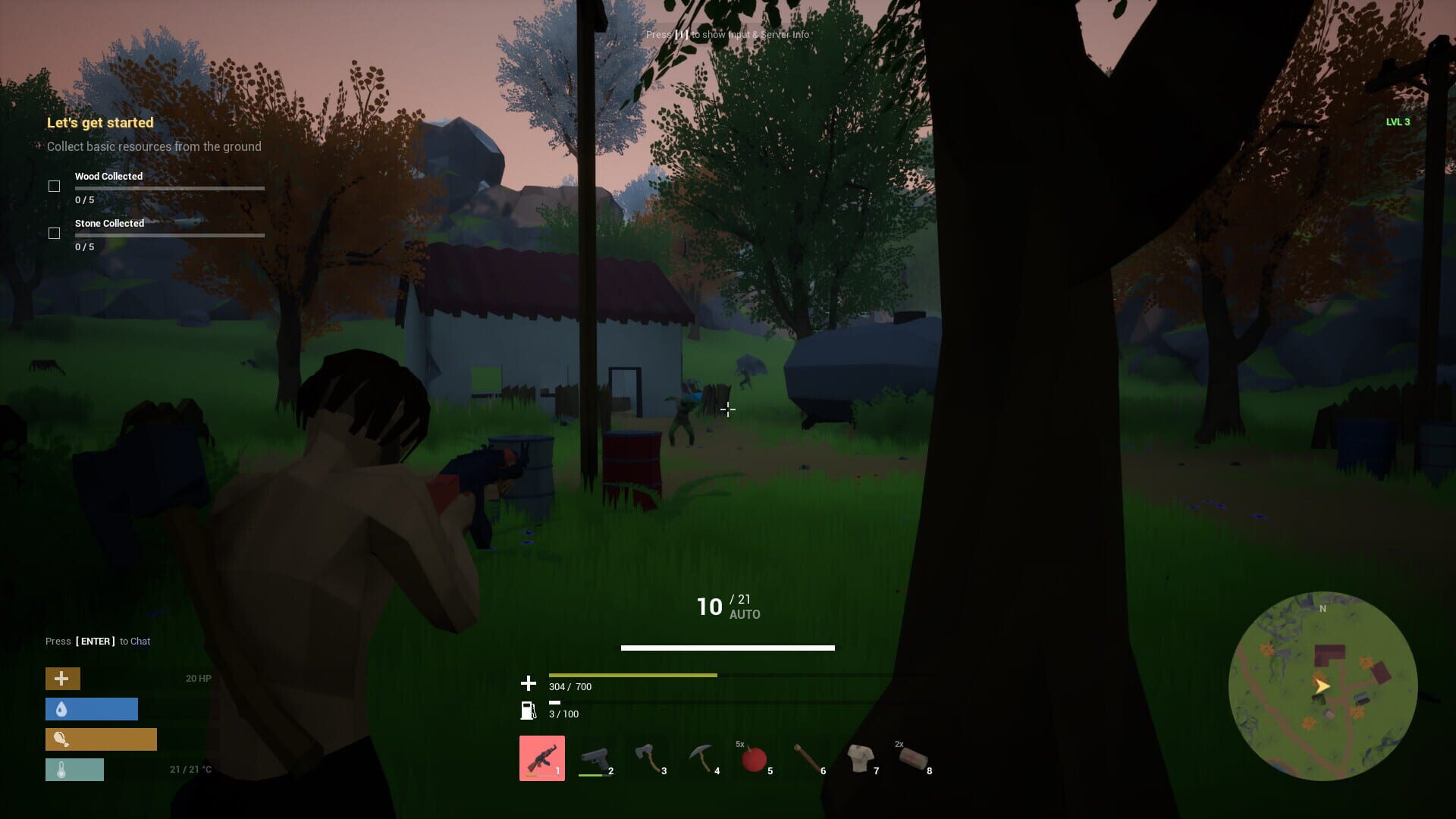Click the fuel pump icon near the gauge
1456x819 pixels.
point(527,712)
